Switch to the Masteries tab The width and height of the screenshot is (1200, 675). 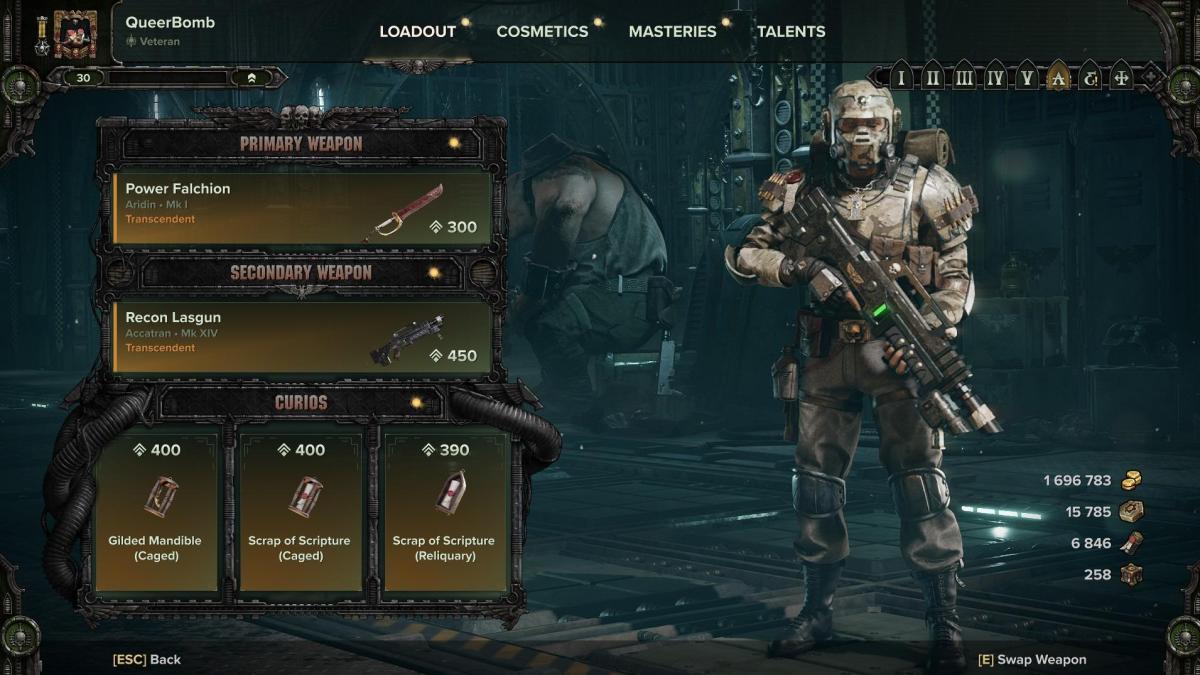[x=672, y=31]
